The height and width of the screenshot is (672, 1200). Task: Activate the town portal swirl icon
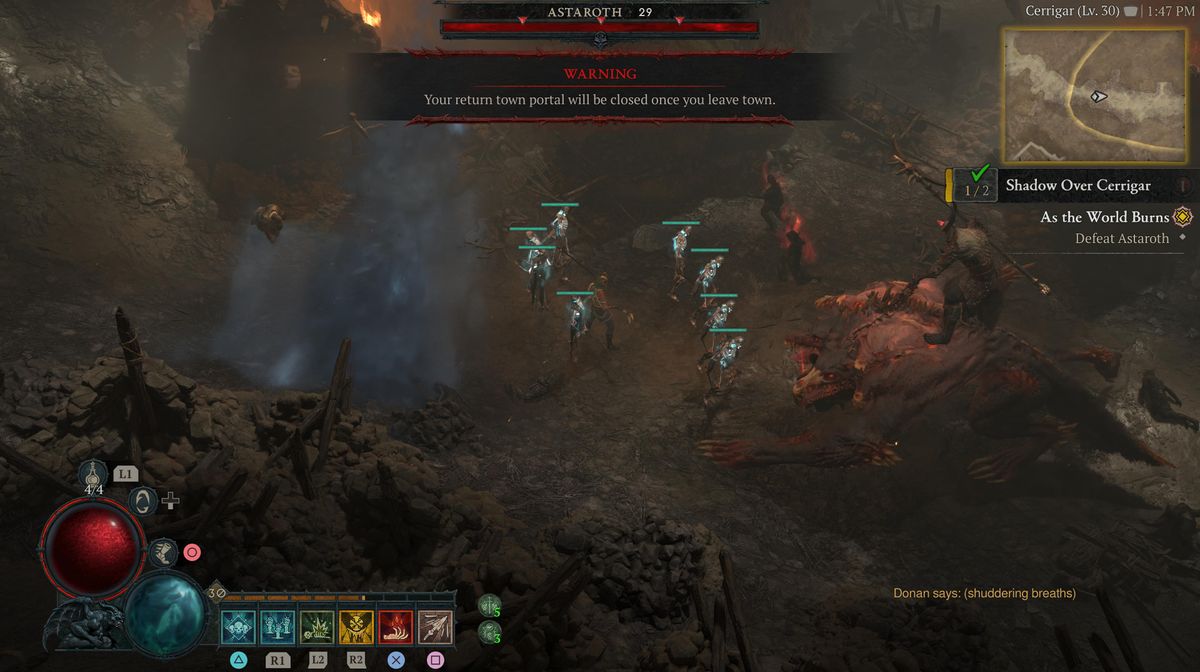(x=143, y=500)
